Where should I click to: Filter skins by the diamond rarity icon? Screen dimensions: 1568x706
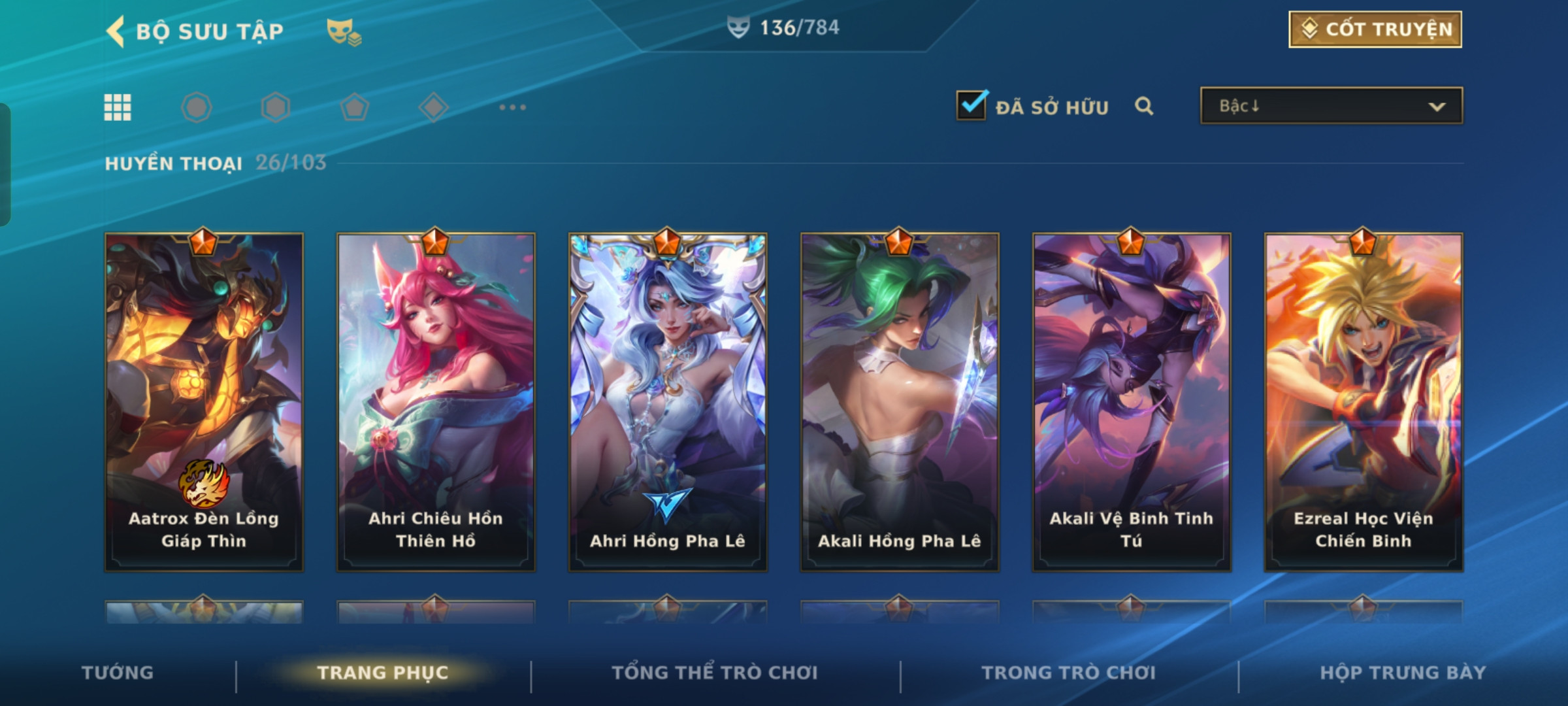click(x=433, y=107)
